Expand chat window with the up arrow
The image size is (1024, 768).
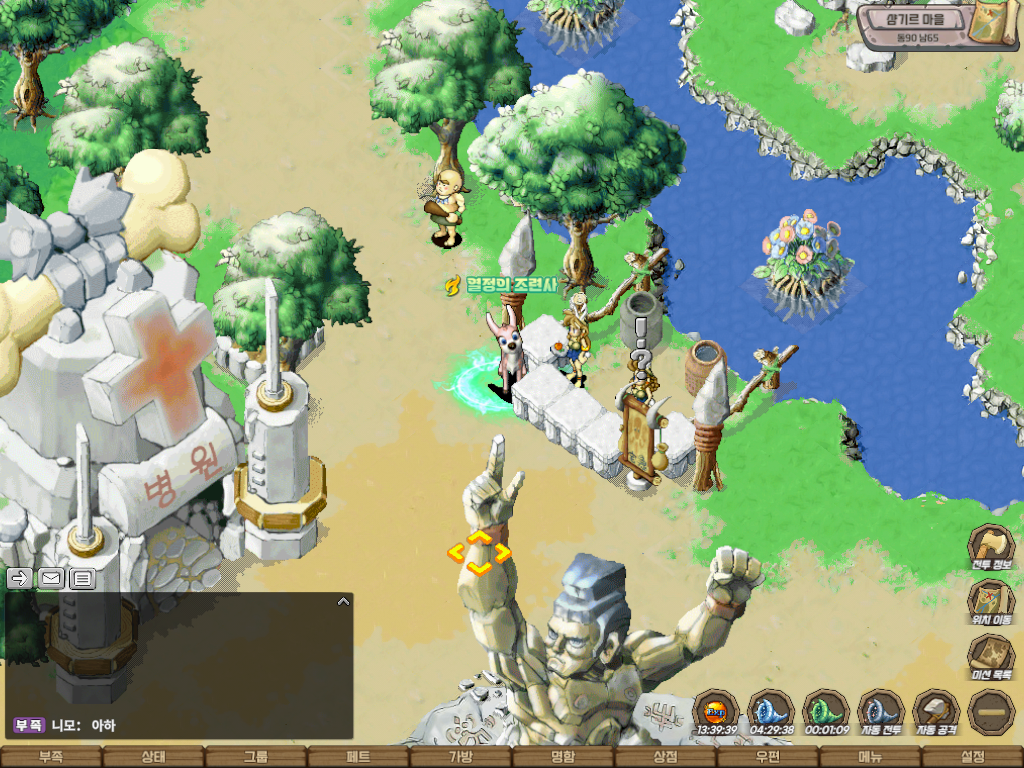343,602
